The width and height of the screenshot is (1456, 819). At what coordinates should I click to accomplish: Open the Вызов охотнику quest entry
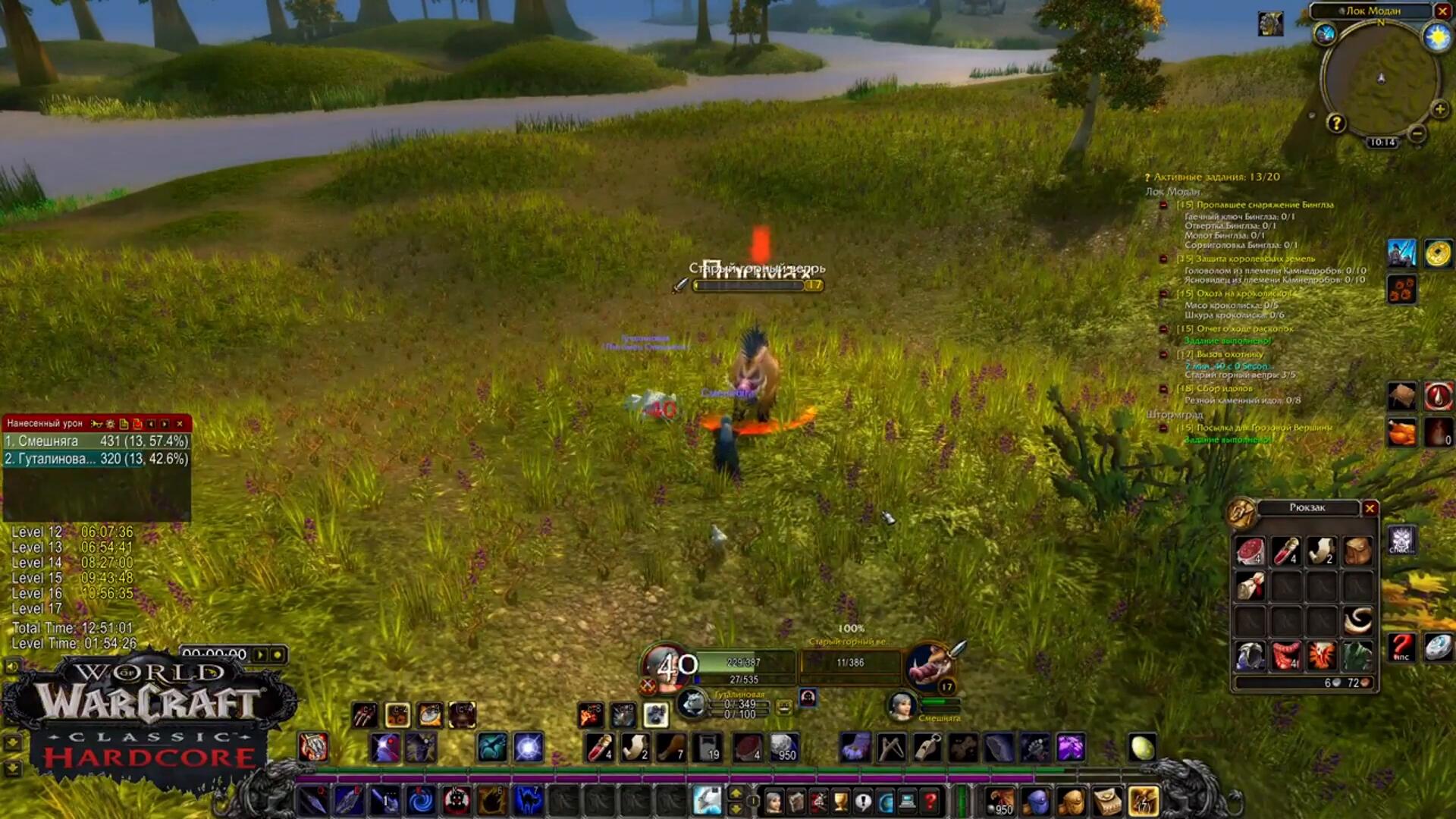(1229, 354)
